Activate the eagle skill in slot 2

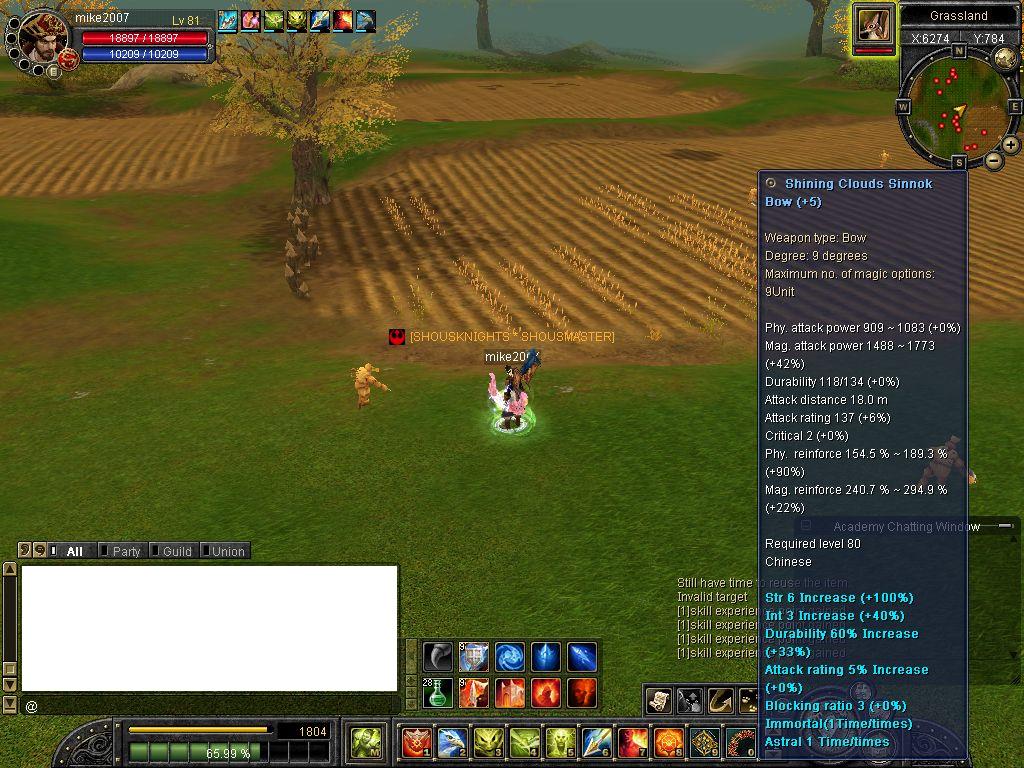[x=452, y=742]
